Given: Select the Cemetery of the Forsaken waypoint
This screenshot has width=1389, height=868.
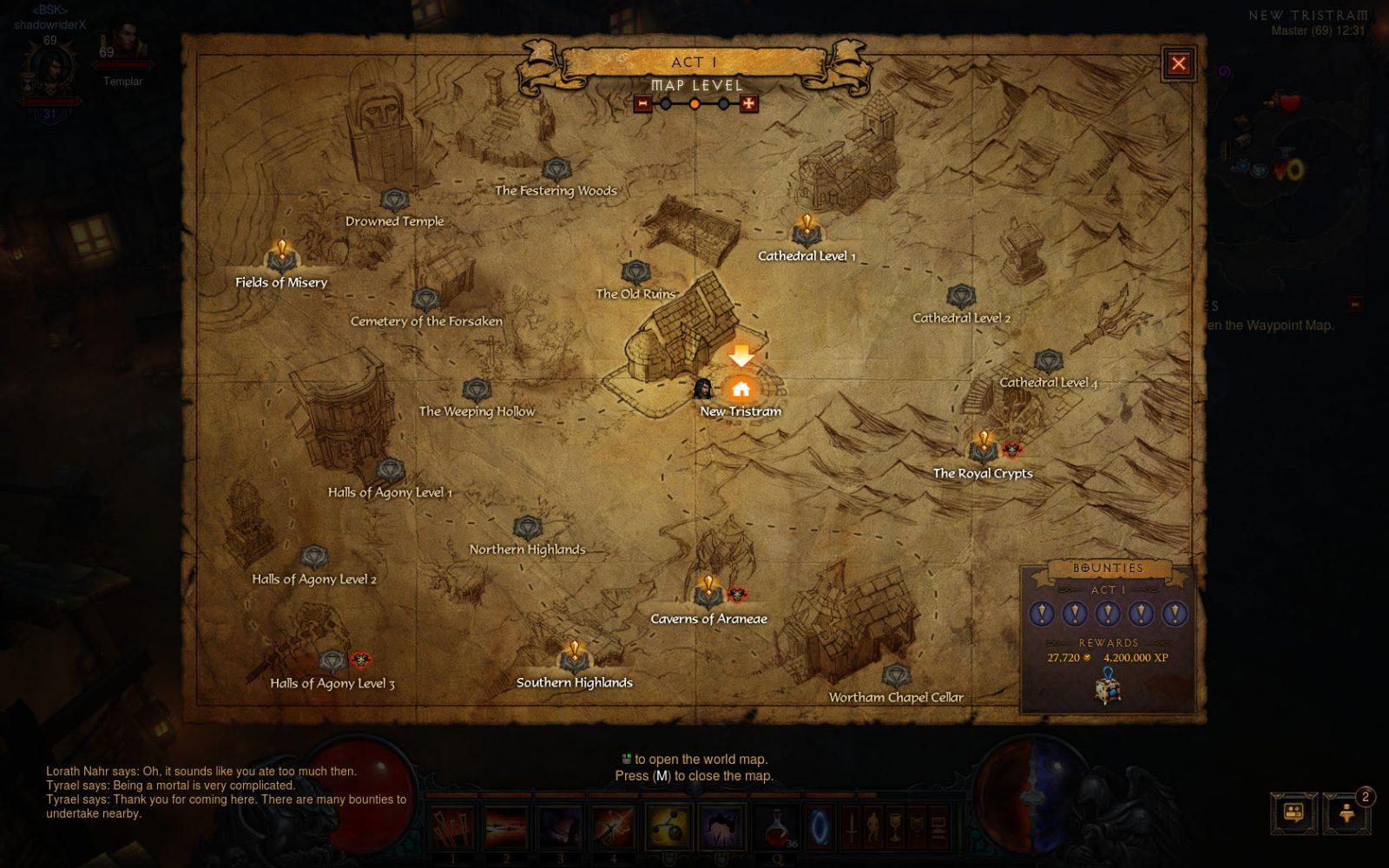Looking at the screenshot, I should tap(425, 300).
